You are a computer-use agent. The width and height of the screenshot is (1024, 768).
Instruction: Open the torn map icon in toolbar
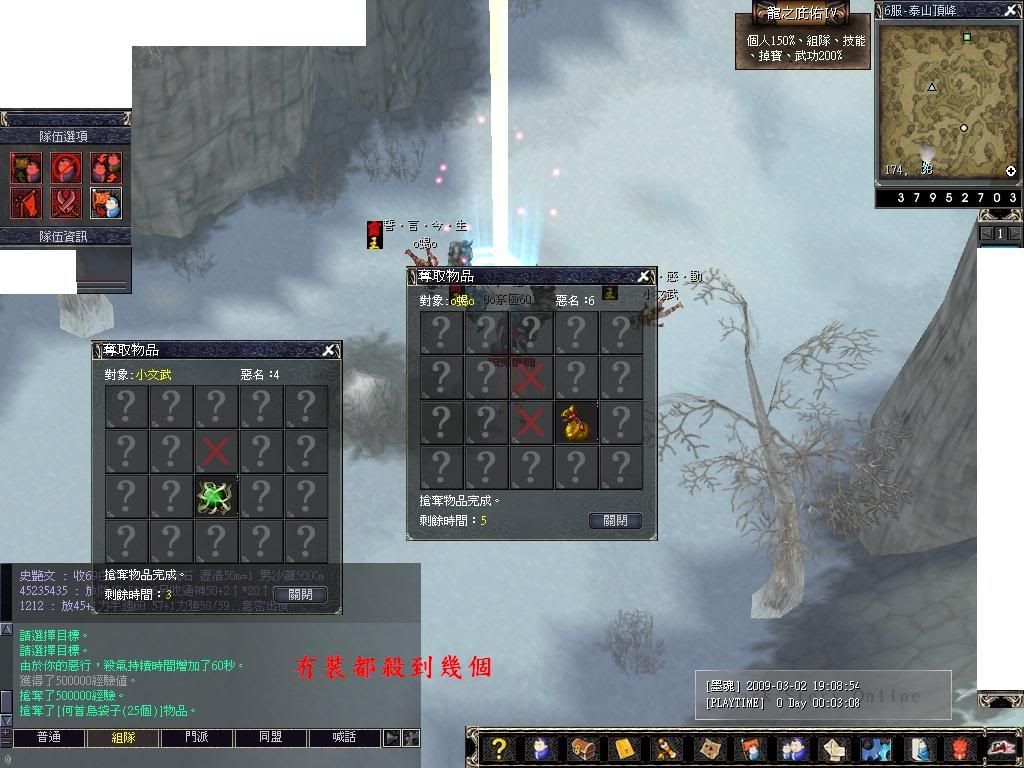coord(709,749)
